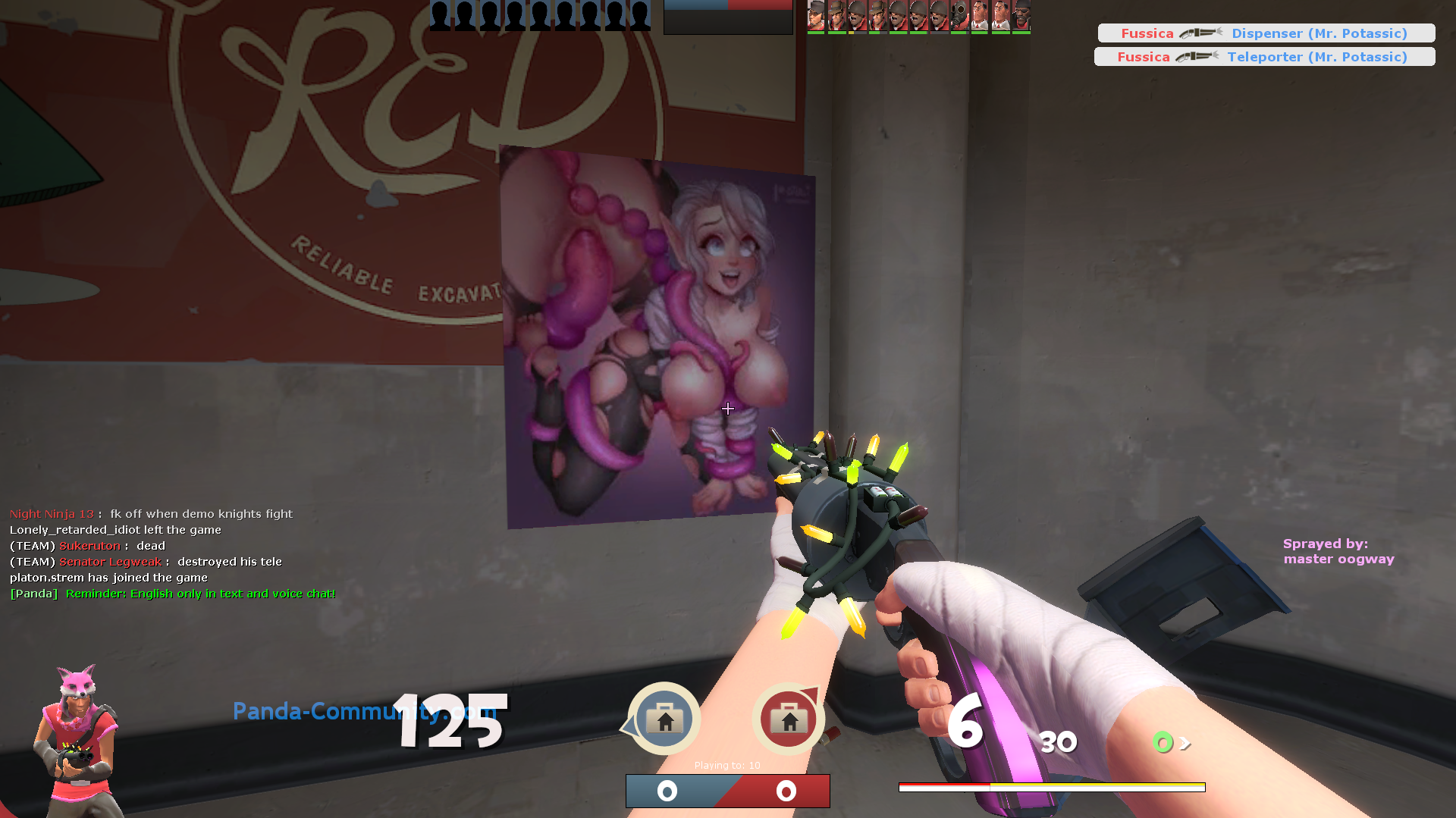Click the Panda-Community.com watermark text

(364, 711)
